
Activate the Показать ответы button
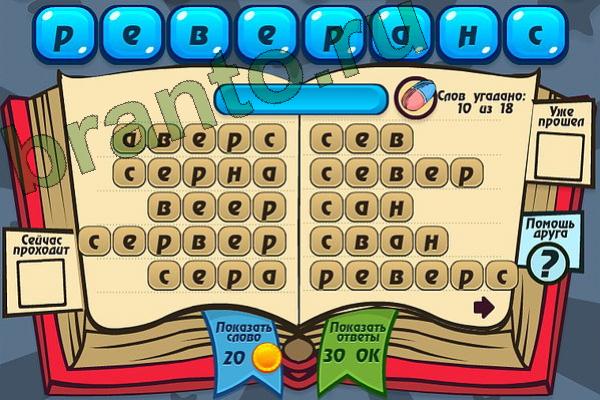358,345
